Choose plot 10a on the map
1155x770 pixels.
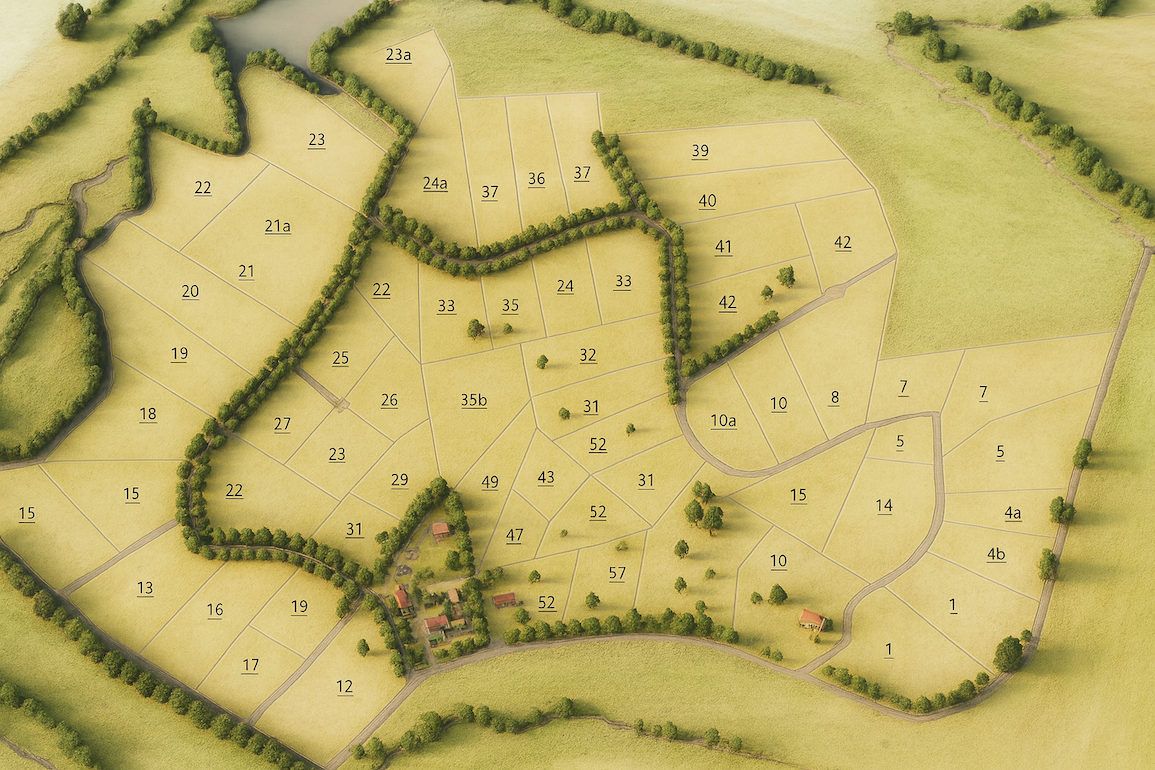[x=723, y=421]
